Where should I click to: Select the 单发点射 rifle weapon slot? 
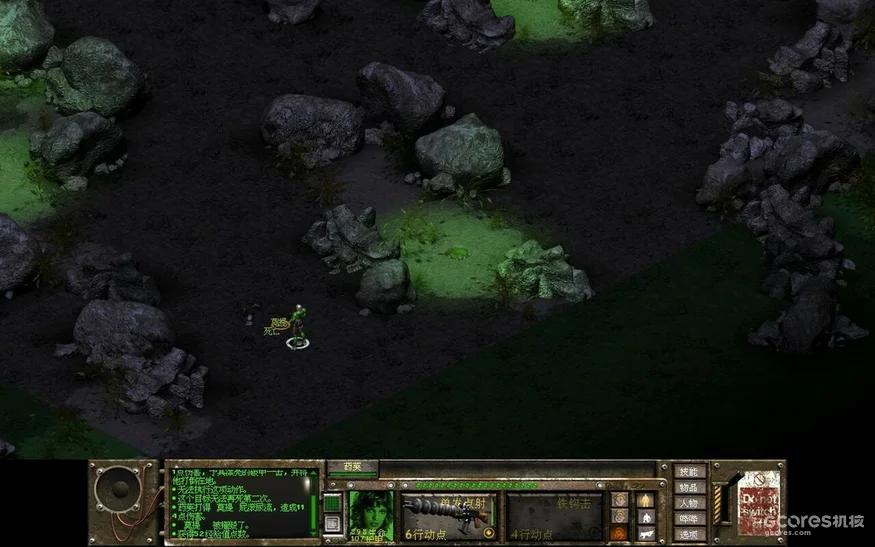pyautogui.click(x=447, y=516)
